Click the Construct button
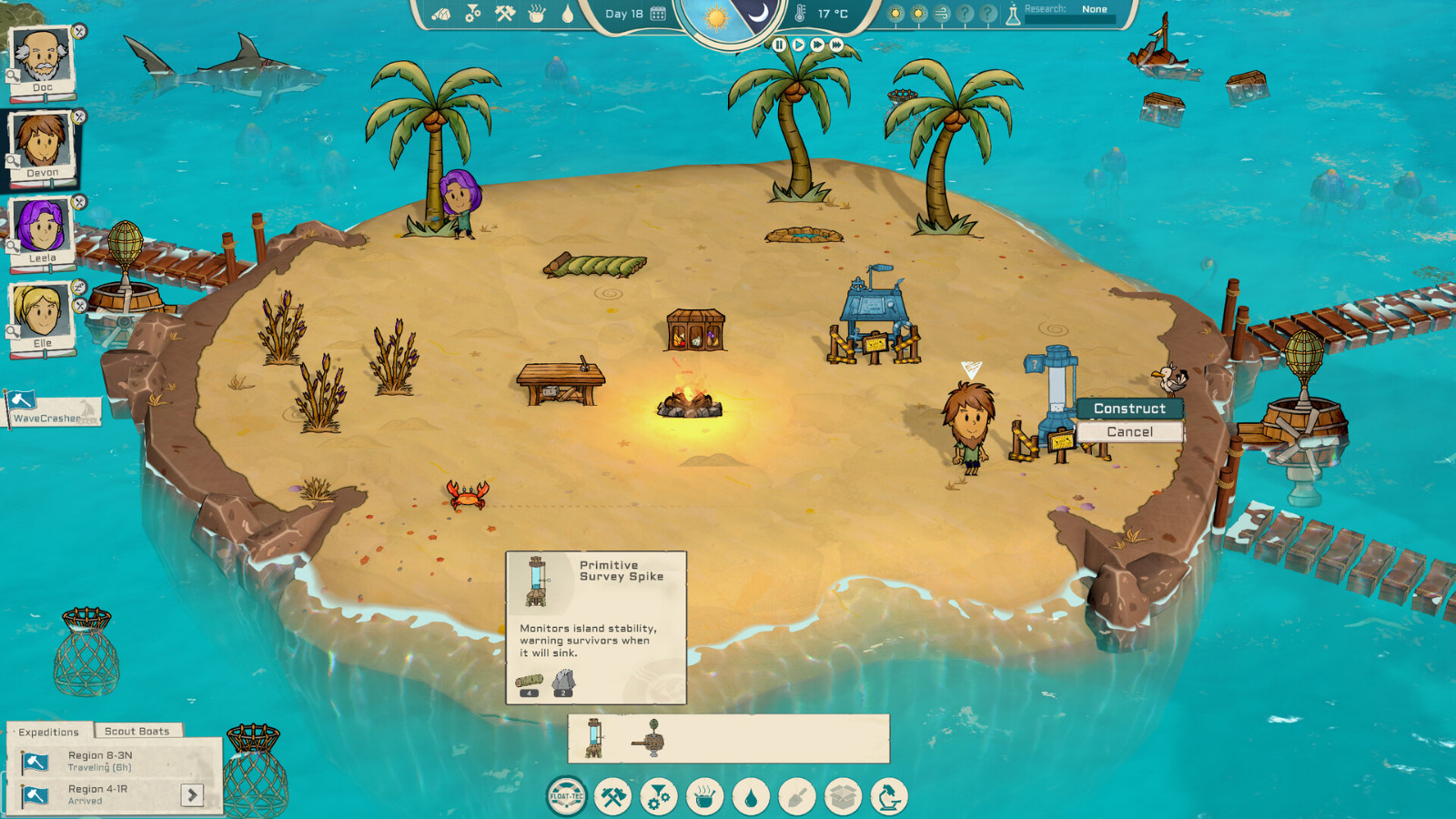Viewport: 1456px width, 819px height. [1131, 409]
